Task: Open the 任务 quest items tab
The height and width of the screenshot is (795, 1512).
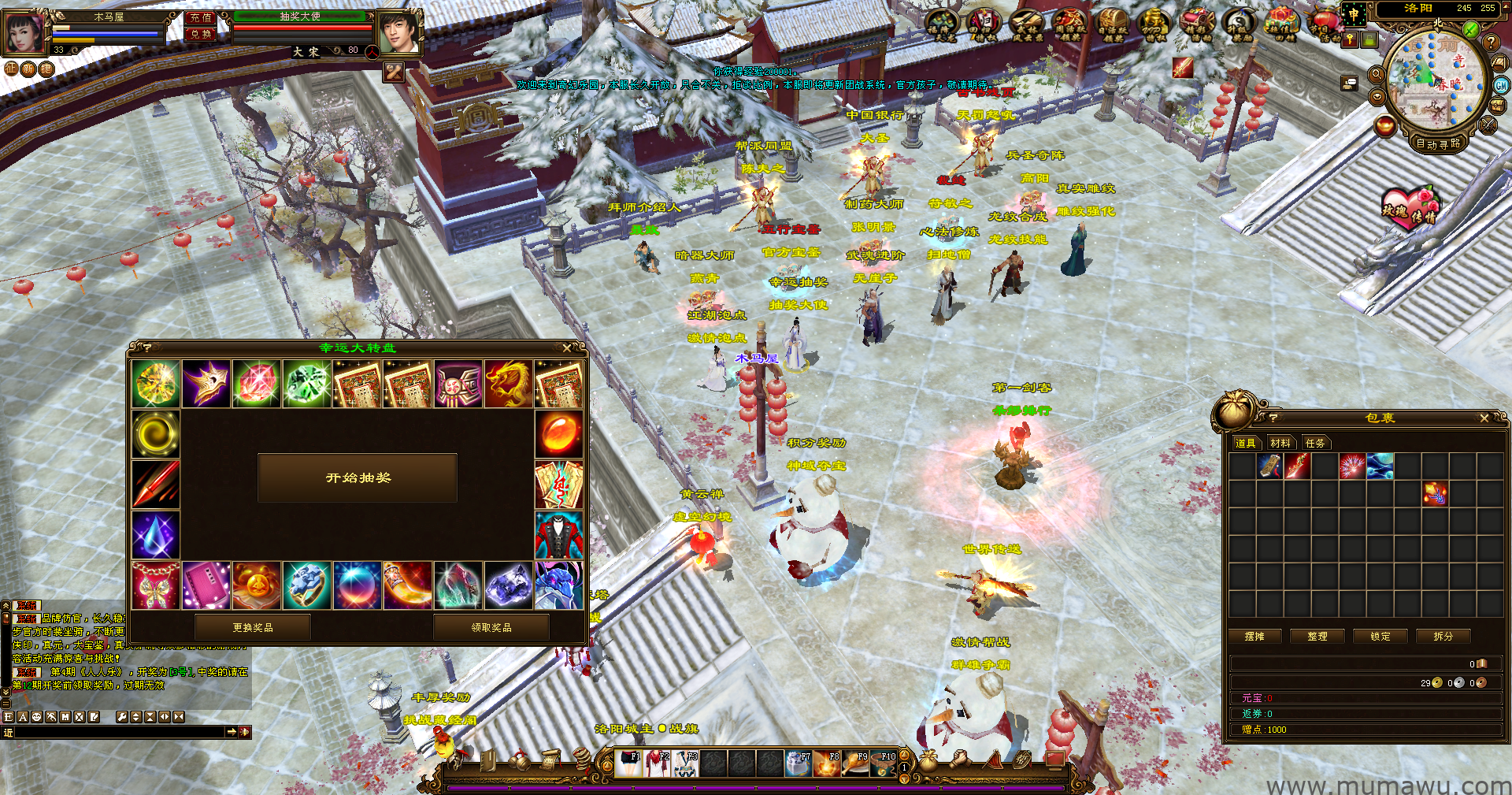Action: click(x=1315, y=443)
